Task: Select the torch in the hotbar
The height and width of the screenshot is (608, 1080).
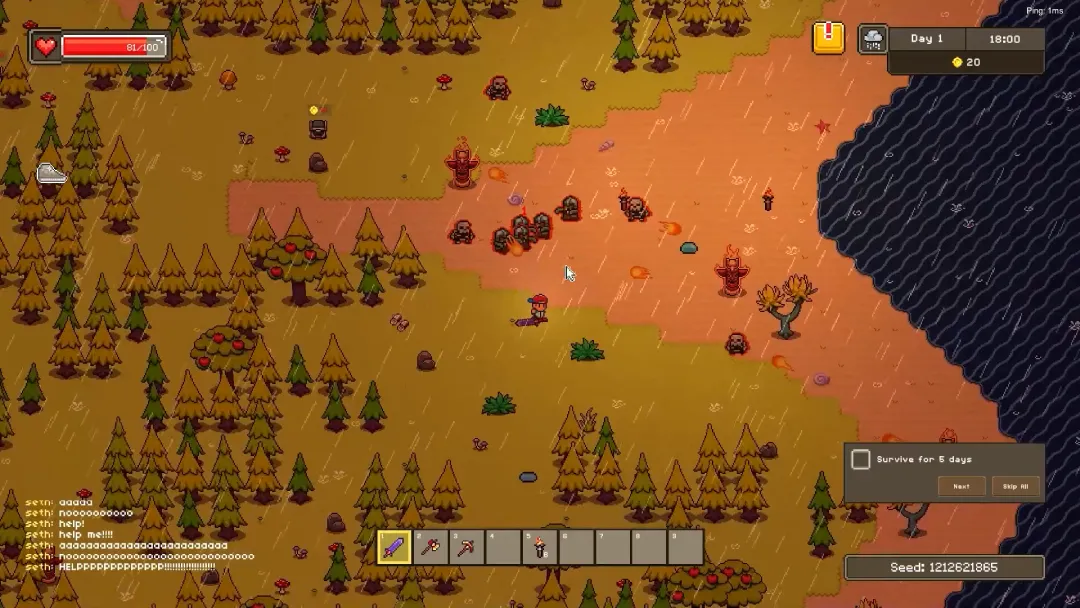Action: tap(541, 547)
